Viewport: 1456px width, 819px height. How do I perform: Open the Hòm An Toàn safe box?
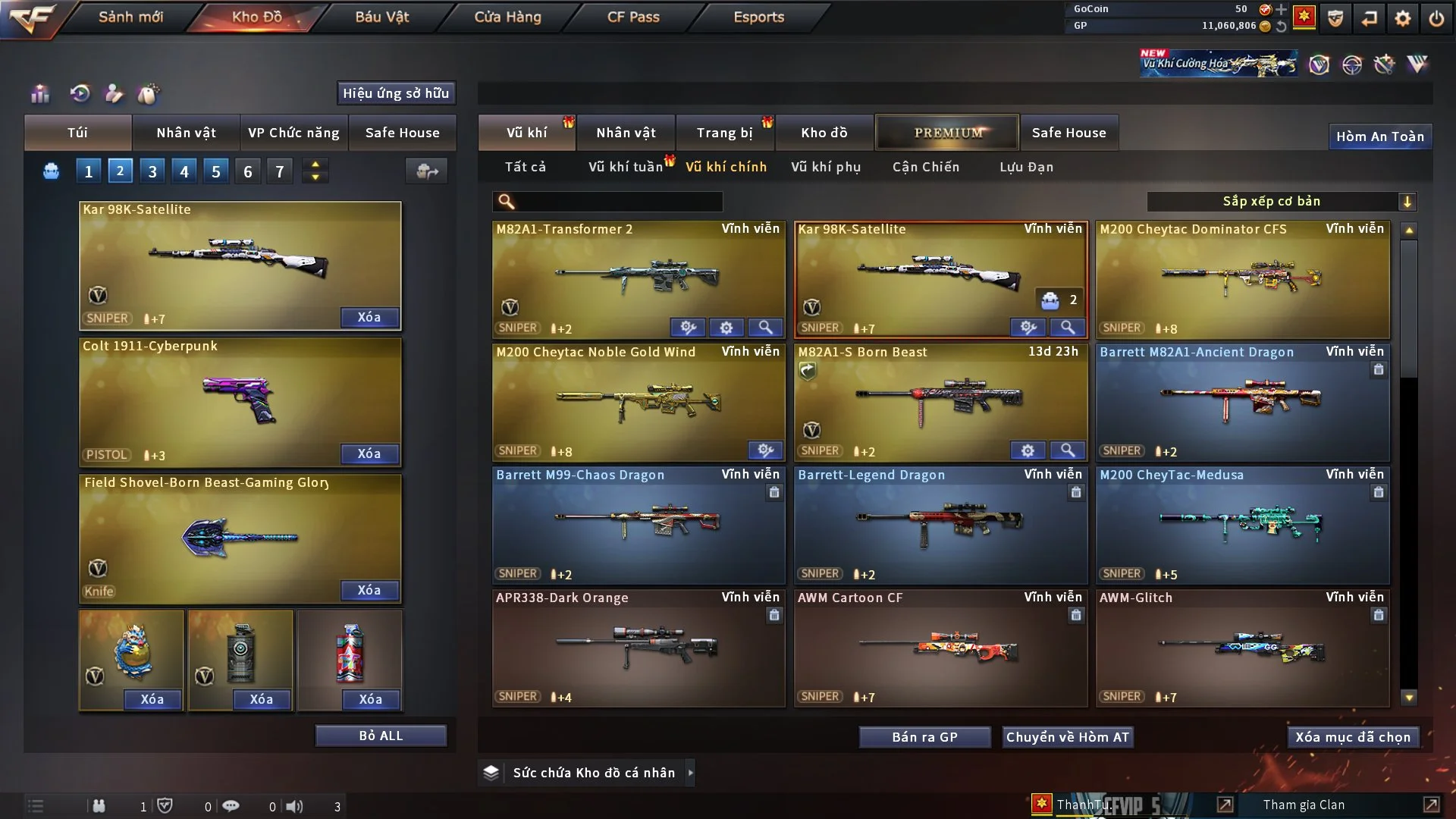tap(1379, 136)
